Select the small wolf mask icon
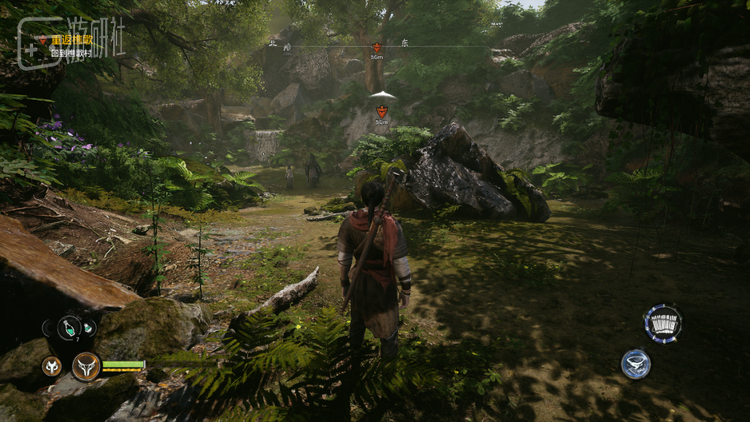750x422 pixels. 51,366
